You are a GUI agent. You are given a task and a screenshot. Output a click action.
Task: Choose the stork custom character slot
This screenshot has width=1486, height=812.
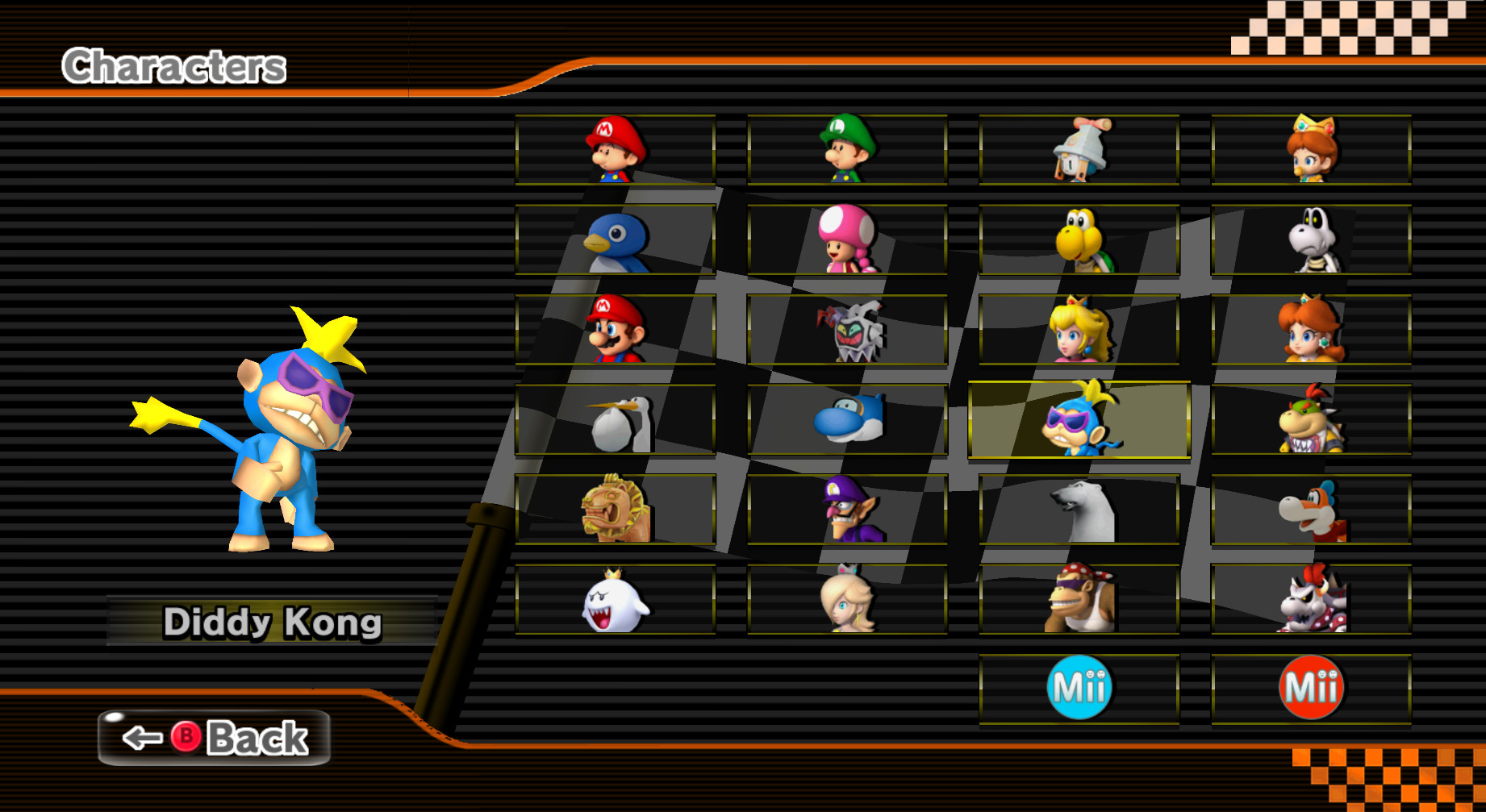[x=614, y=423]
